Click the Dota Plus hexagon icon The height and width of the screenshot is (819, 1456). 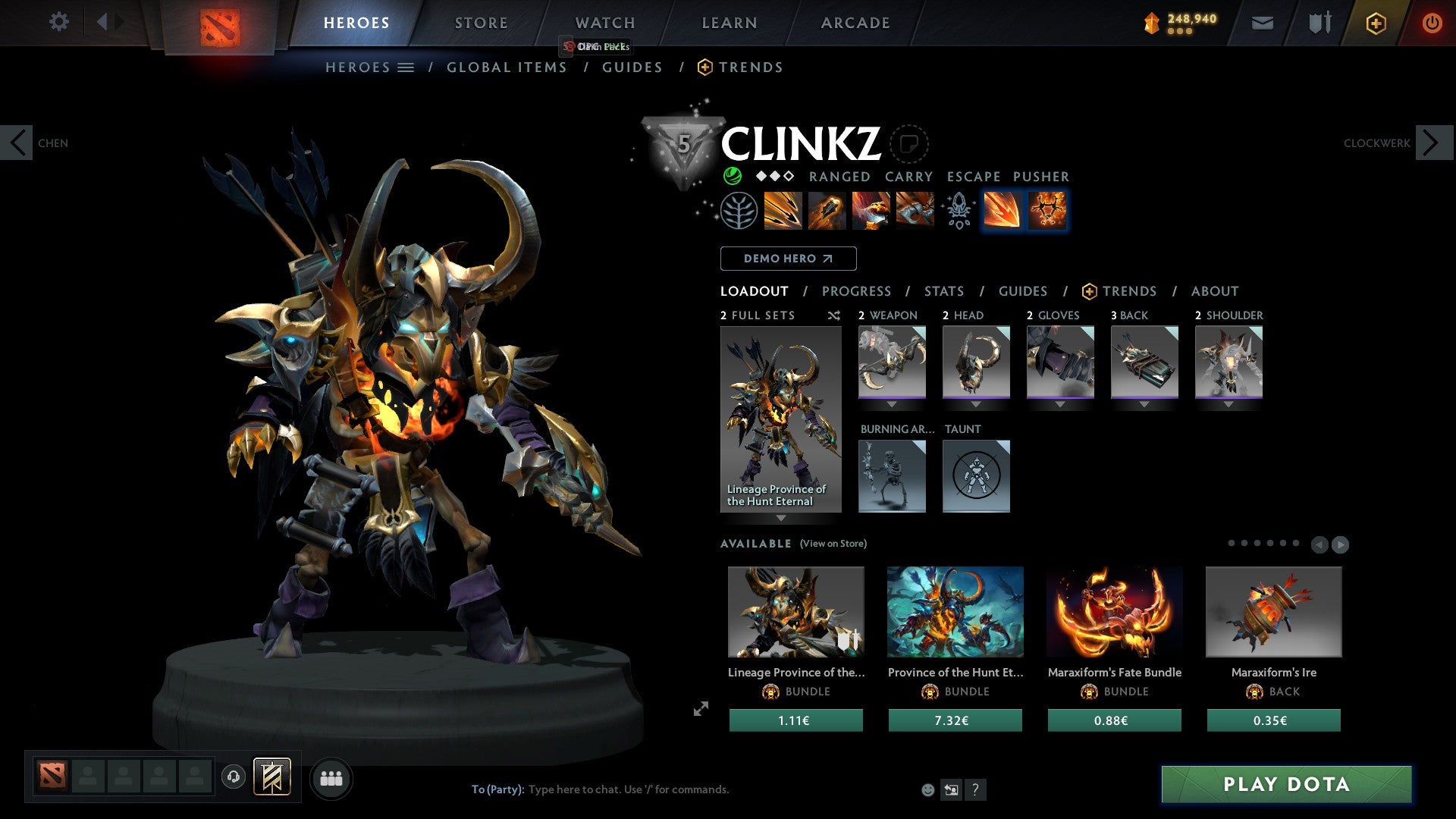click(1375, 23)
